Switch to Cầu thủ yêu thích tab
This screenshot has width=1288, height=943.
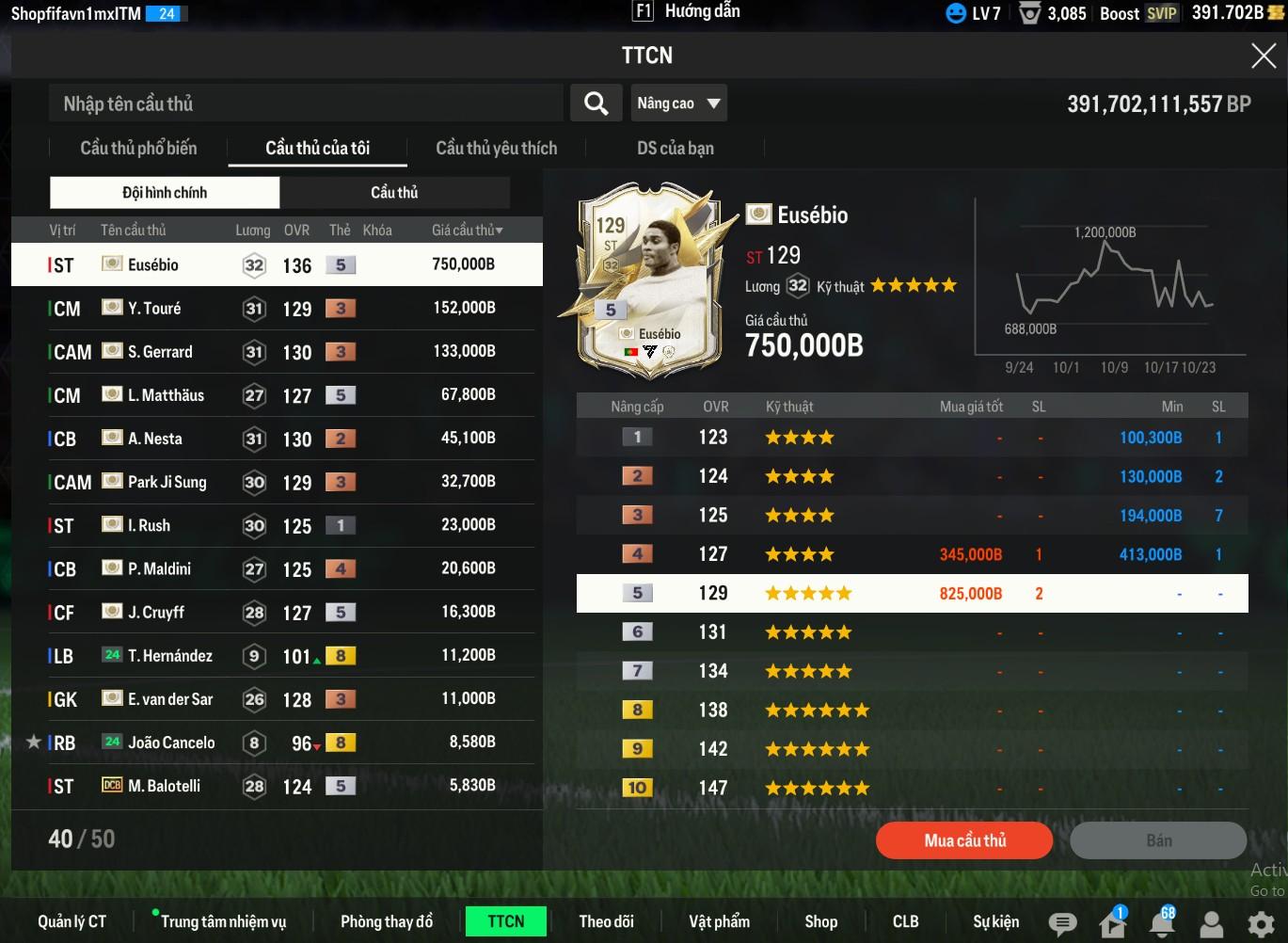click(x=496, y=148)
